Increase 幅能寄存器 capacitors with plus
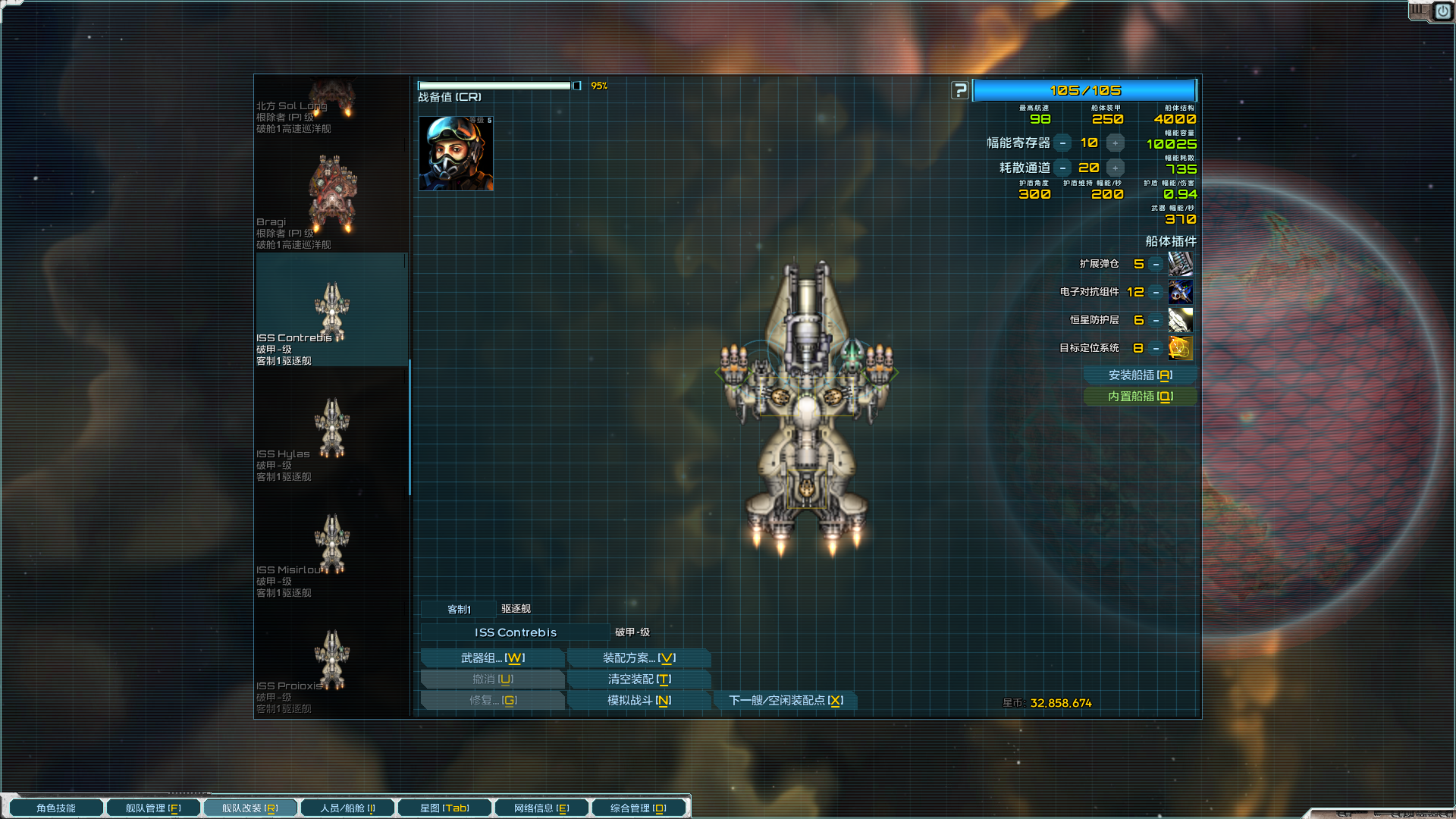The image size is (1456, 819). pyautogui.click(x=1115, y=143)
